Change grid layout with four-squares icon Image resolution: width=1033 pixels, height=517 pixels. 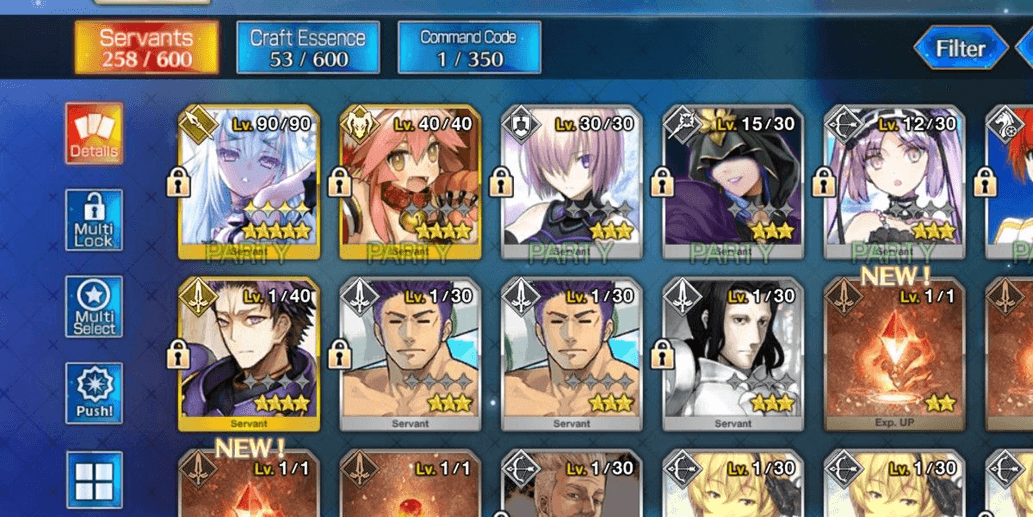pyautogui.click(x=94, y=480)
